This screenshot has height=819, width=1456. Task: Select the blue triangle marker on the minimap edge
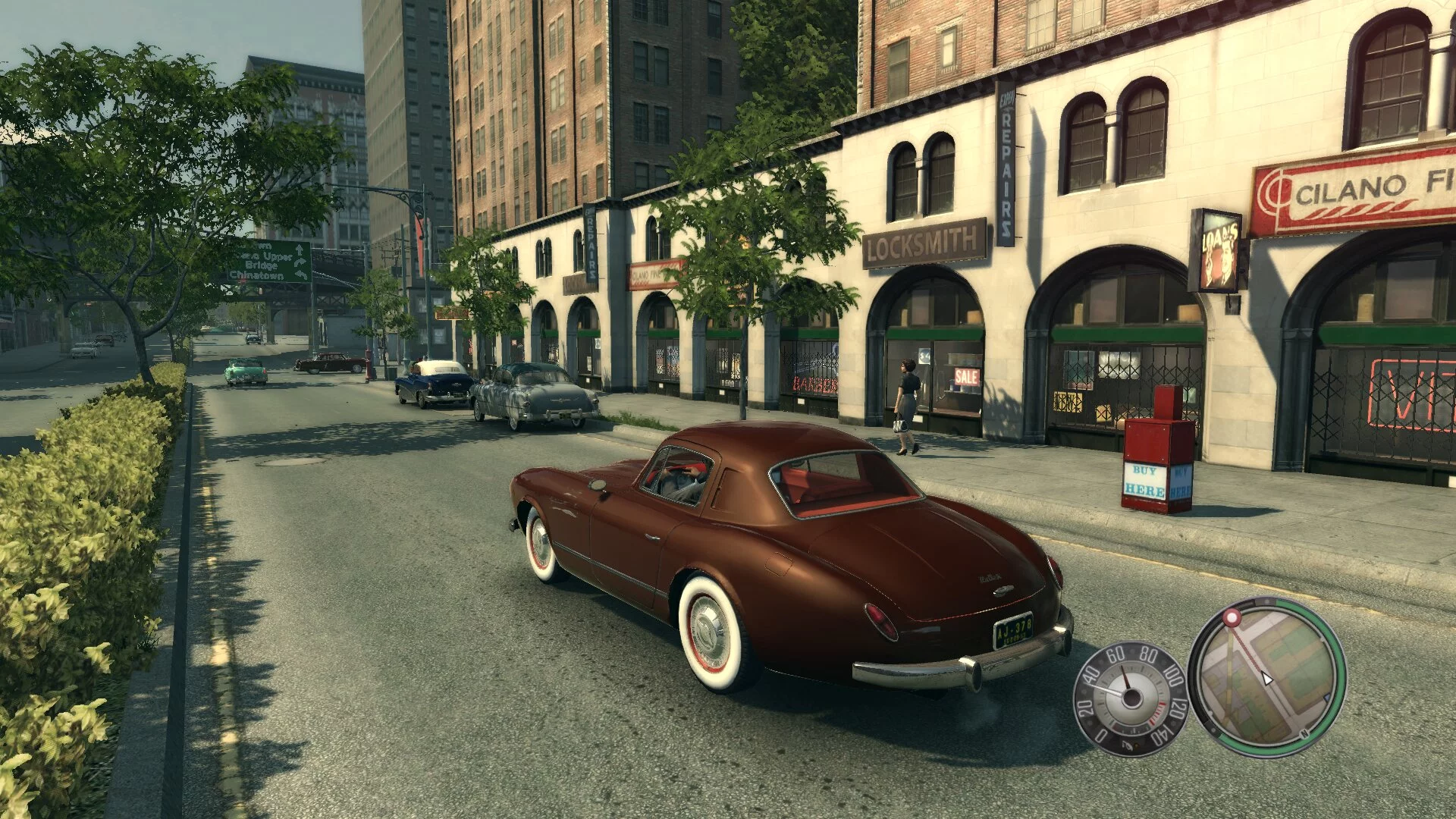pos(1326,698)
